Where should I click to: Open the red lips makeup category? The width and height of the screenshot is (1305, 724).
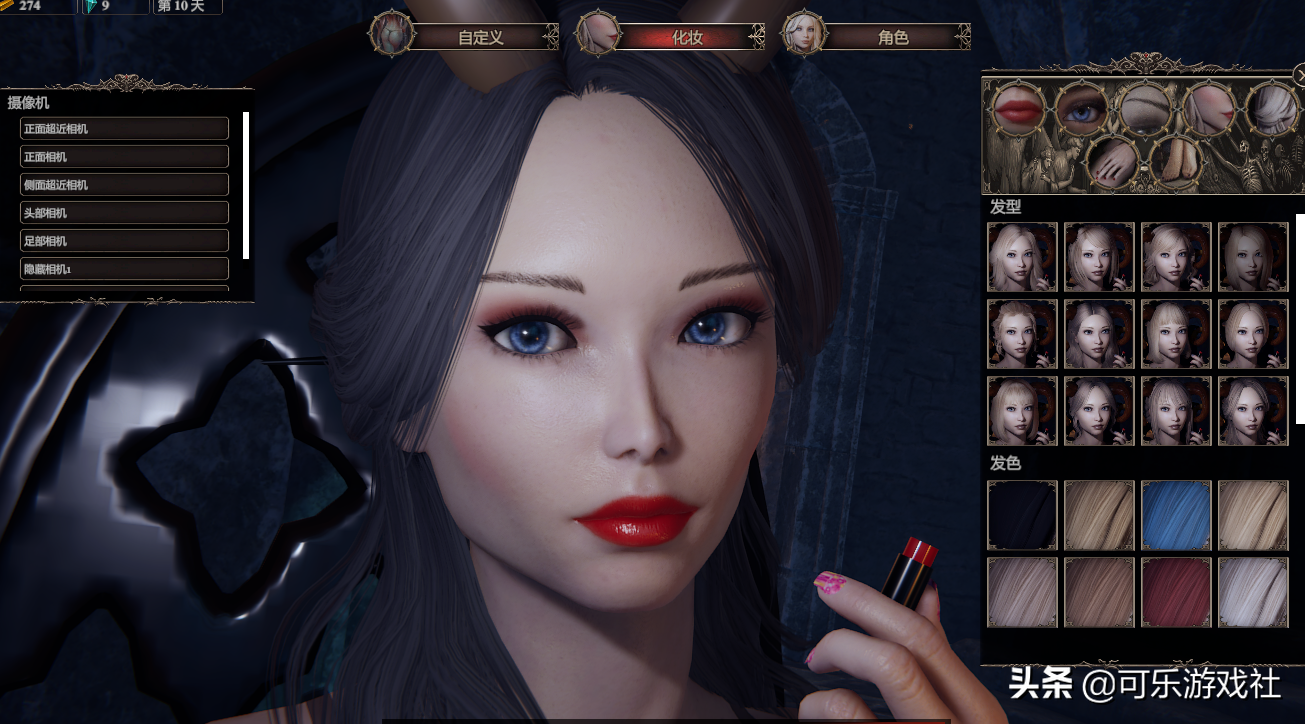(1019, 108)
